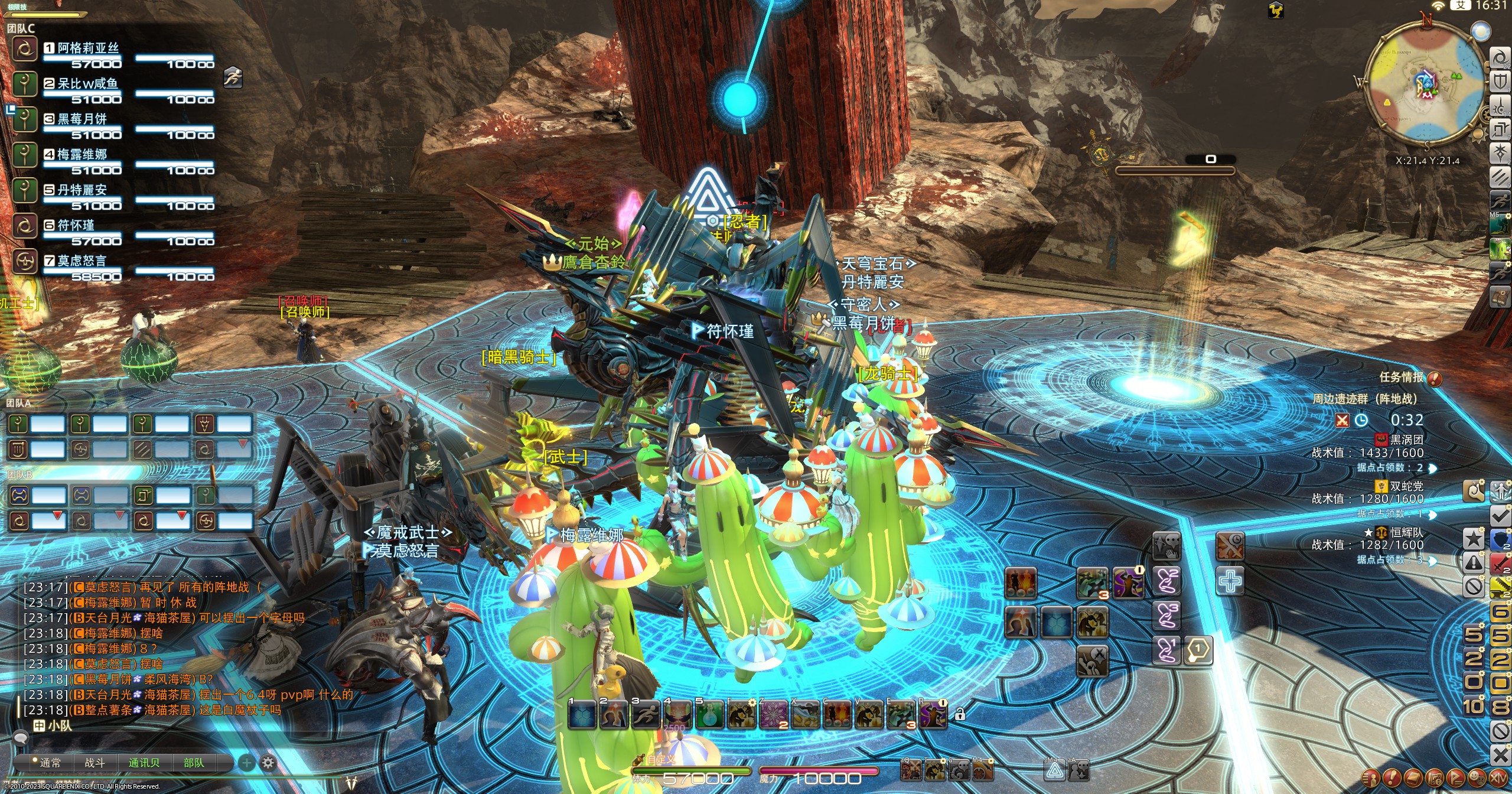Screen dimensions: 1512x794
Task: Activate the sprint ability in slot 3
Action: 646,715
